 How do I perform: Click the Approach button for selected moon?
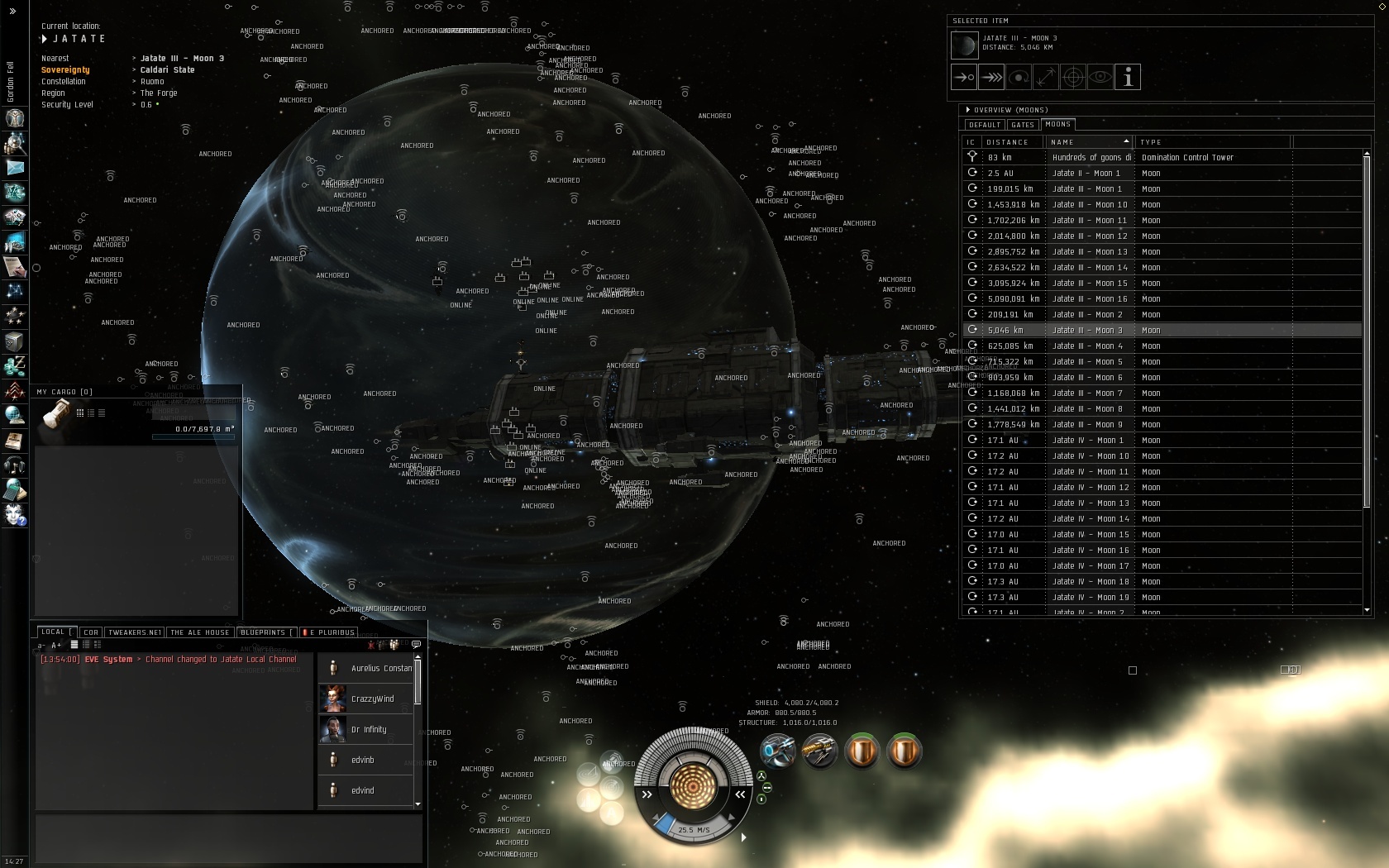click(x=964, y=77)
